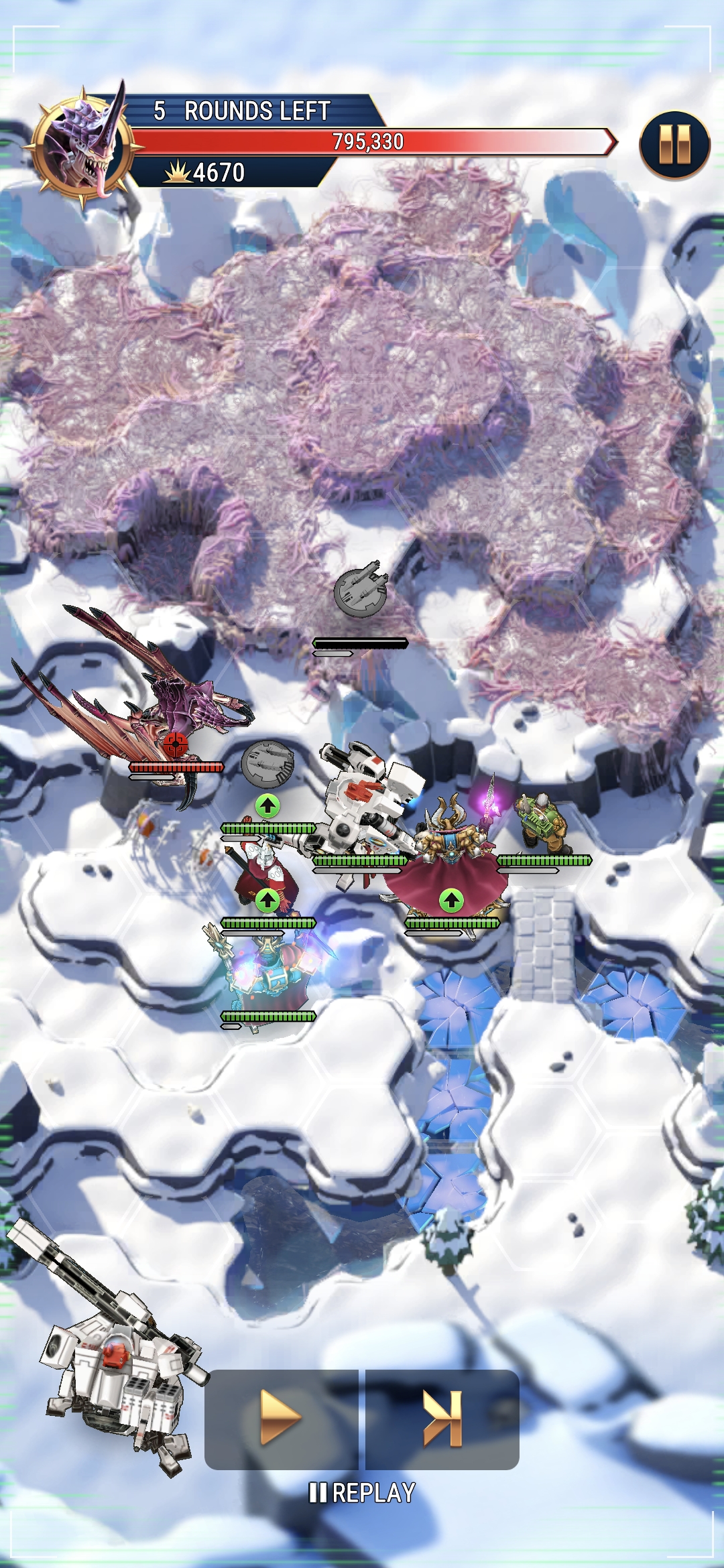724x1568 pixels.
Task: Pause the battle with the round pause button
Action: (x=674, y=145)
